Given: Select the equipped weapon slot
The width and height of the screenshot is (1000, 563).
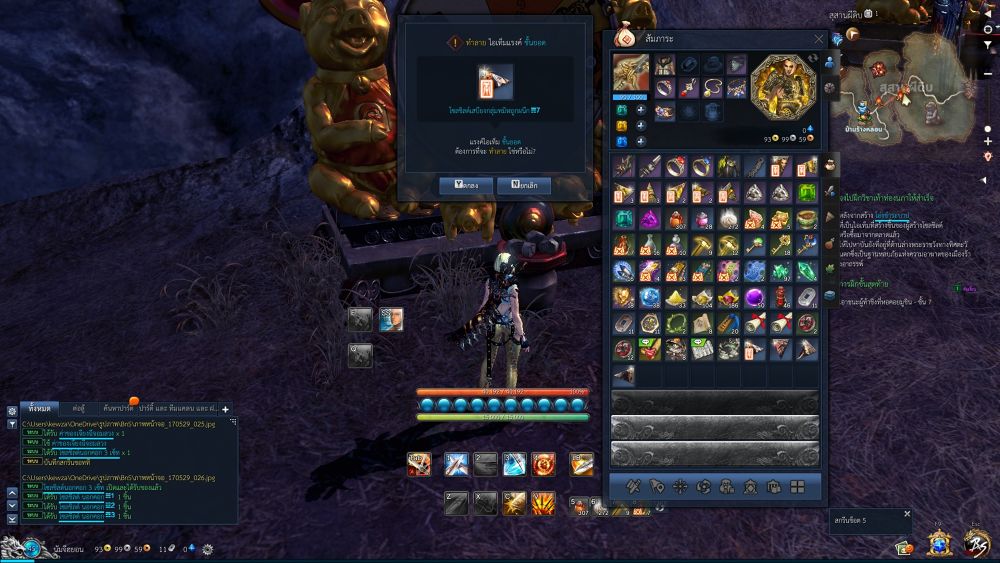Looking at the screenshot, I should 631,70.
